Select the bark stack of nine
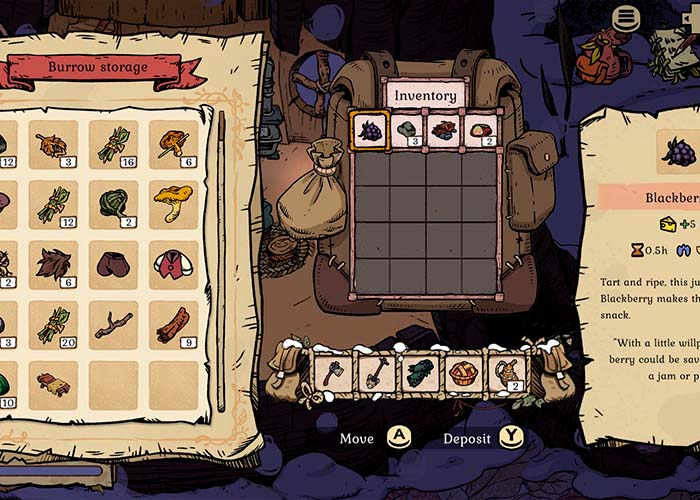 point(173,325)
